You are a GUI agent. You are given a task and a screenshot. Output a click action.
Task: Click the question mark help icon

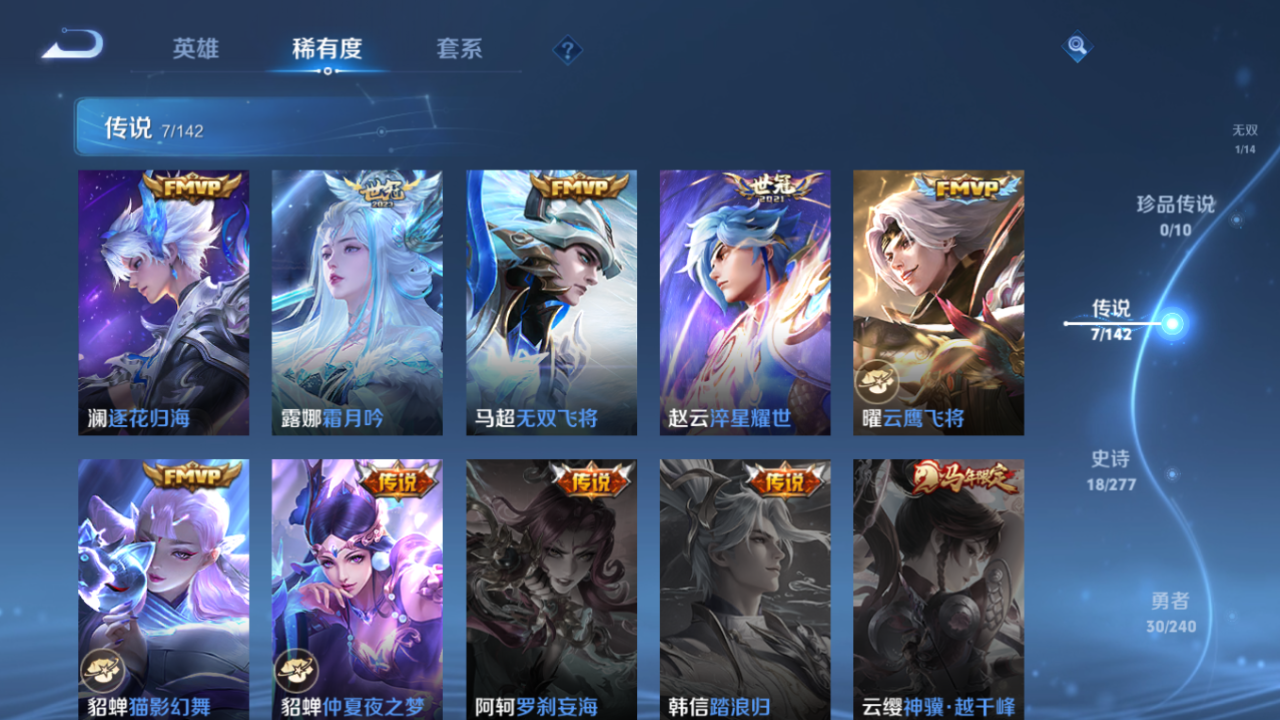pos(566,48)
